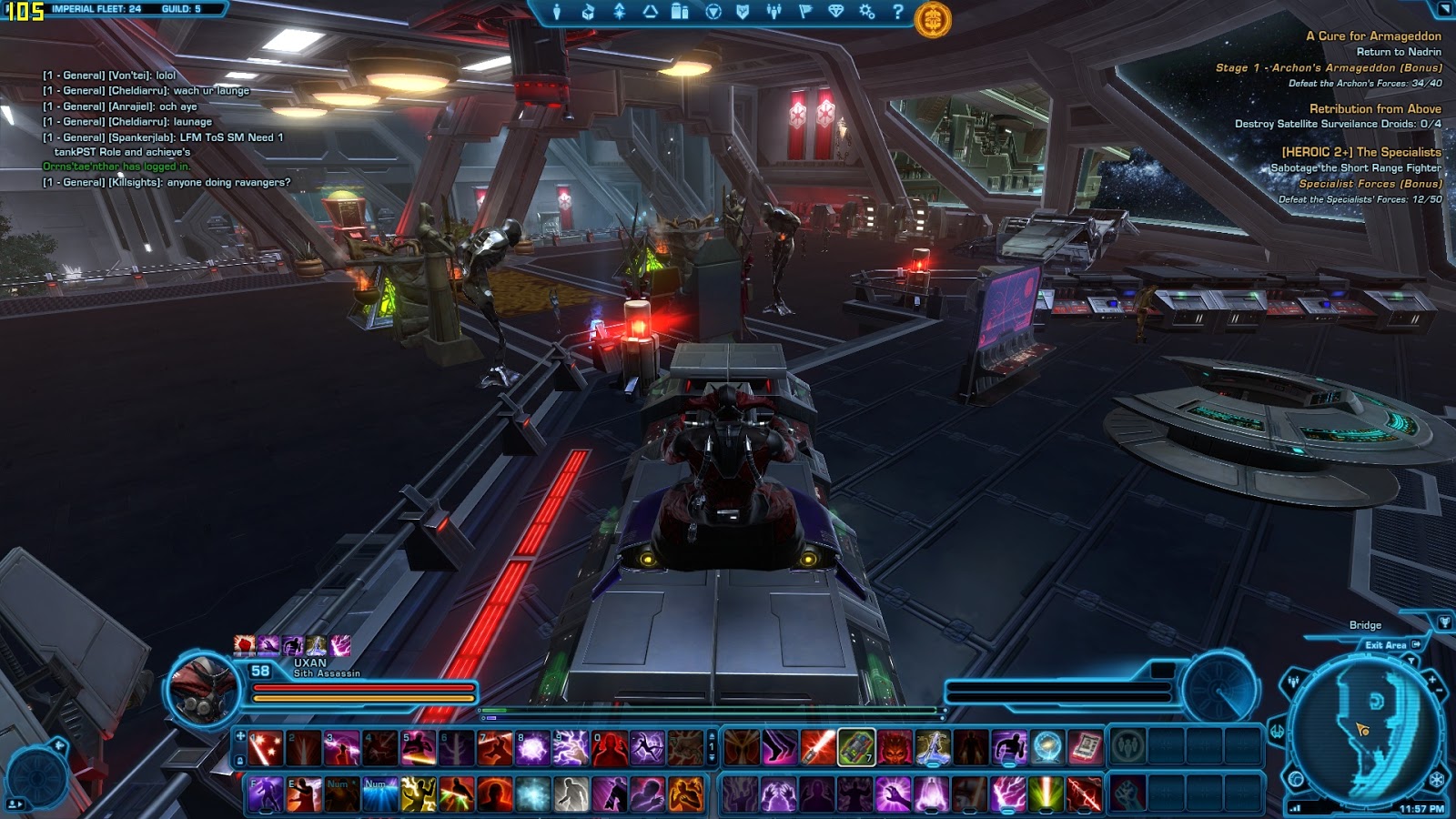Select the Exit Area button
The image size is (1456, 819).
(x=1390, y=644)
